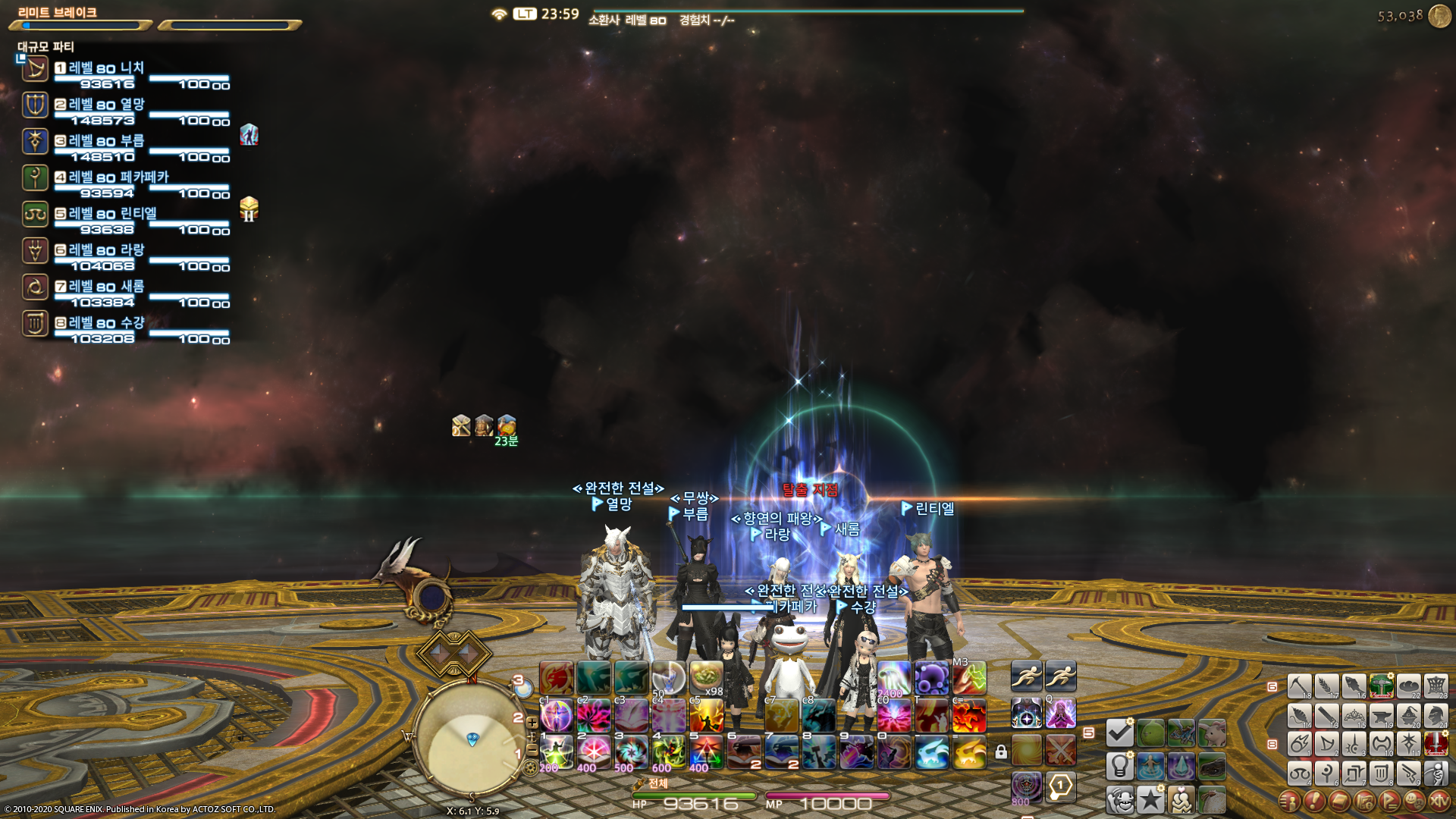
Task: Switch to the anvil blacksmith job icon
Action: 1381,715
